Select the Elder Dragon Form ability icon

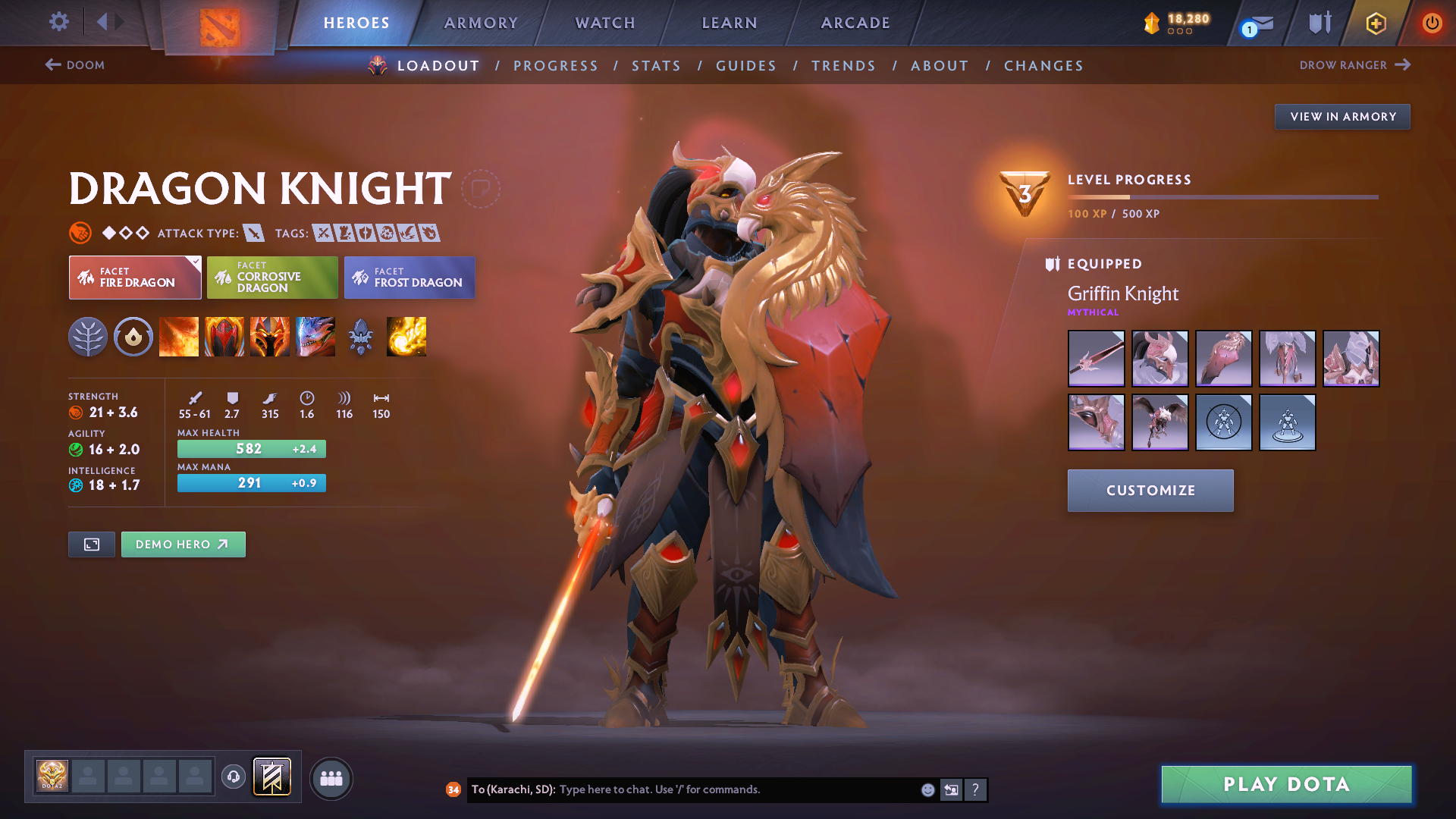[x=315, y=337]
